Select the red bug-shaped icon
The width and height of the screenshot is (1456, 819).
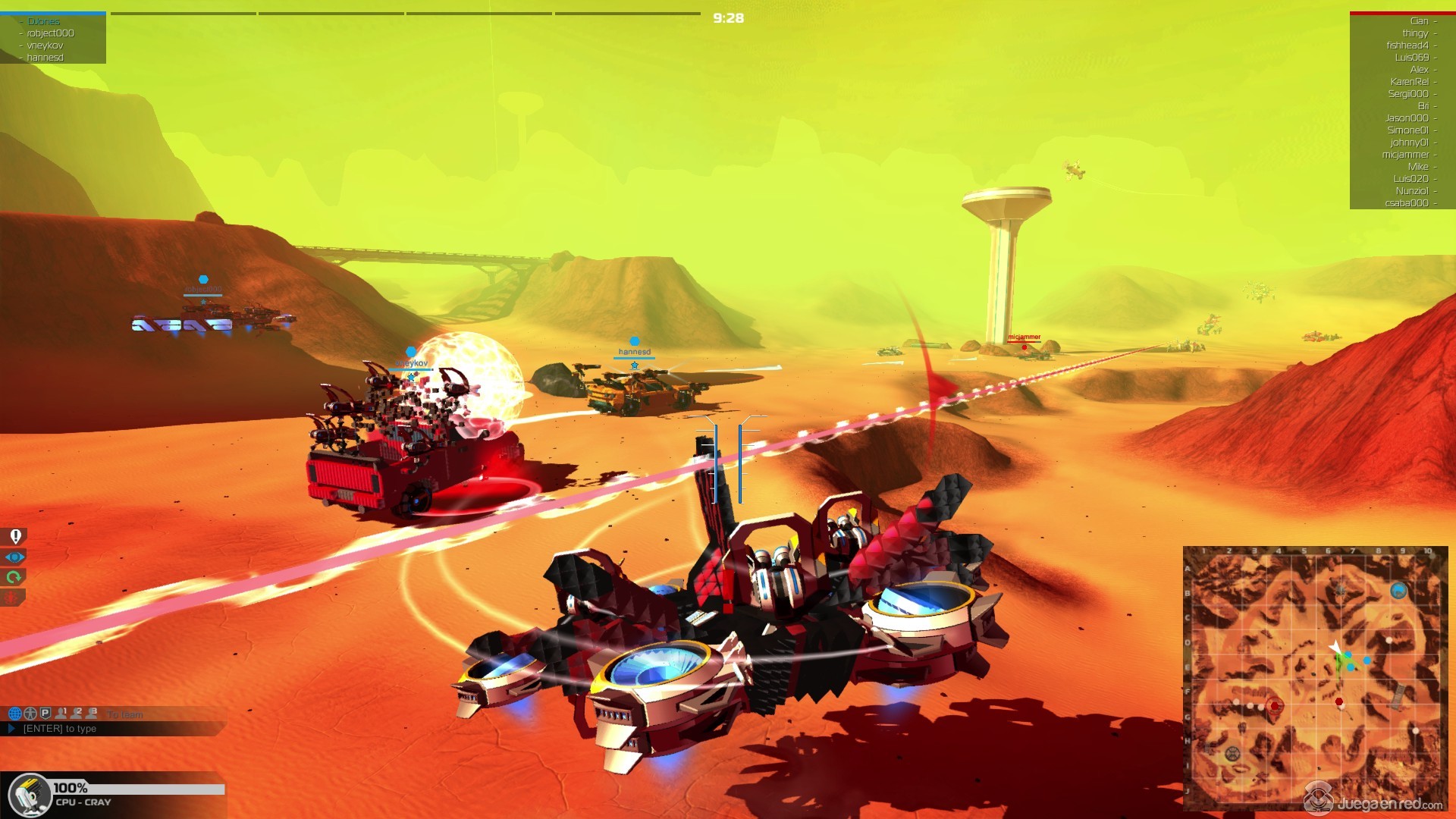click(12, 598)
